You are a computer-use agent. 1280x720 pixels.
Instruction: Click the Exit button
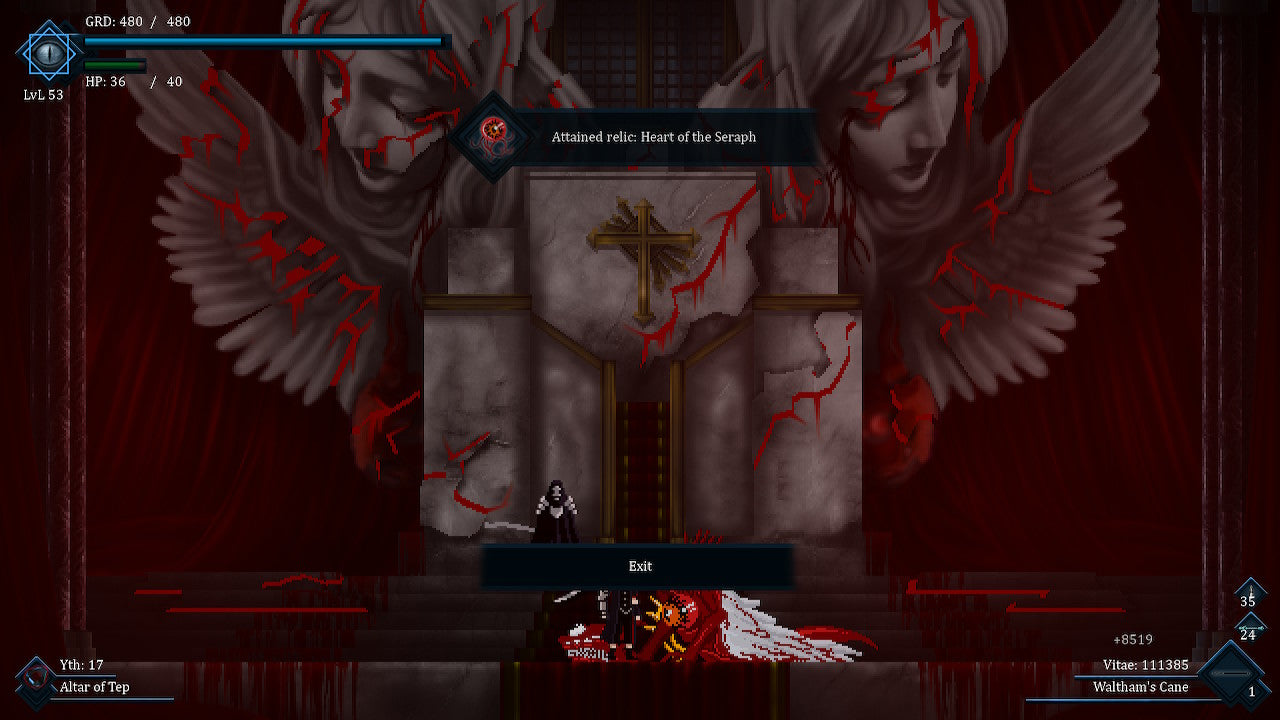639,566
